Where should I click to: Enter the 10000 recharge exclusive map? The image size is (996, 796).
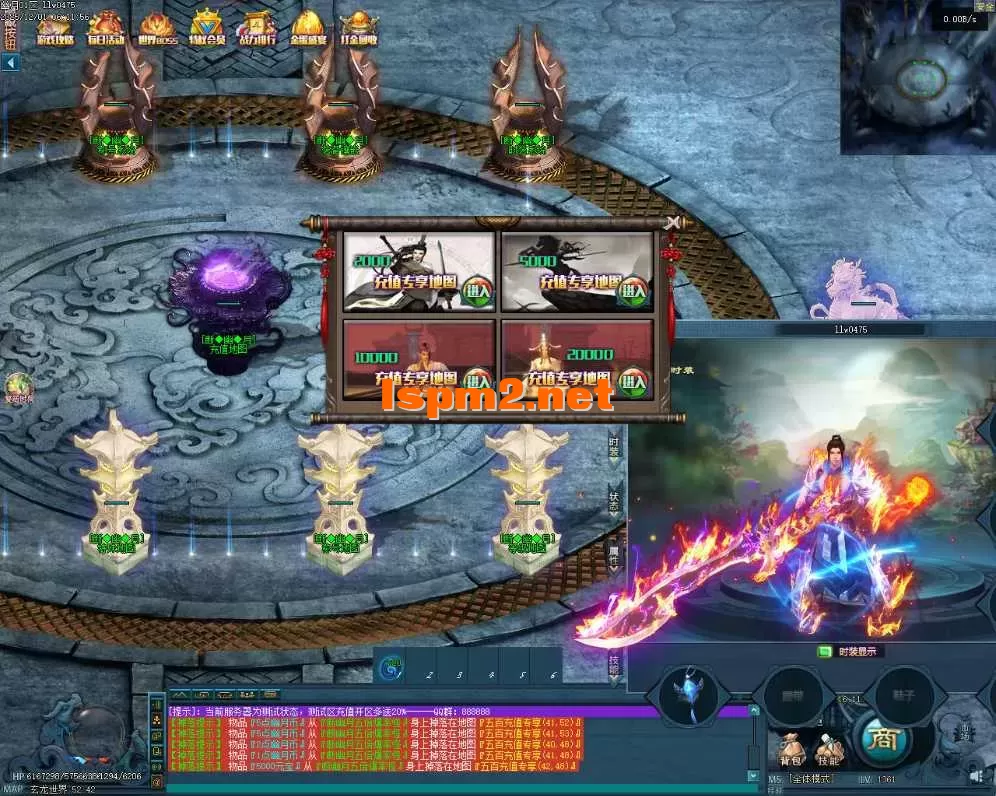[x=478, y=379]
